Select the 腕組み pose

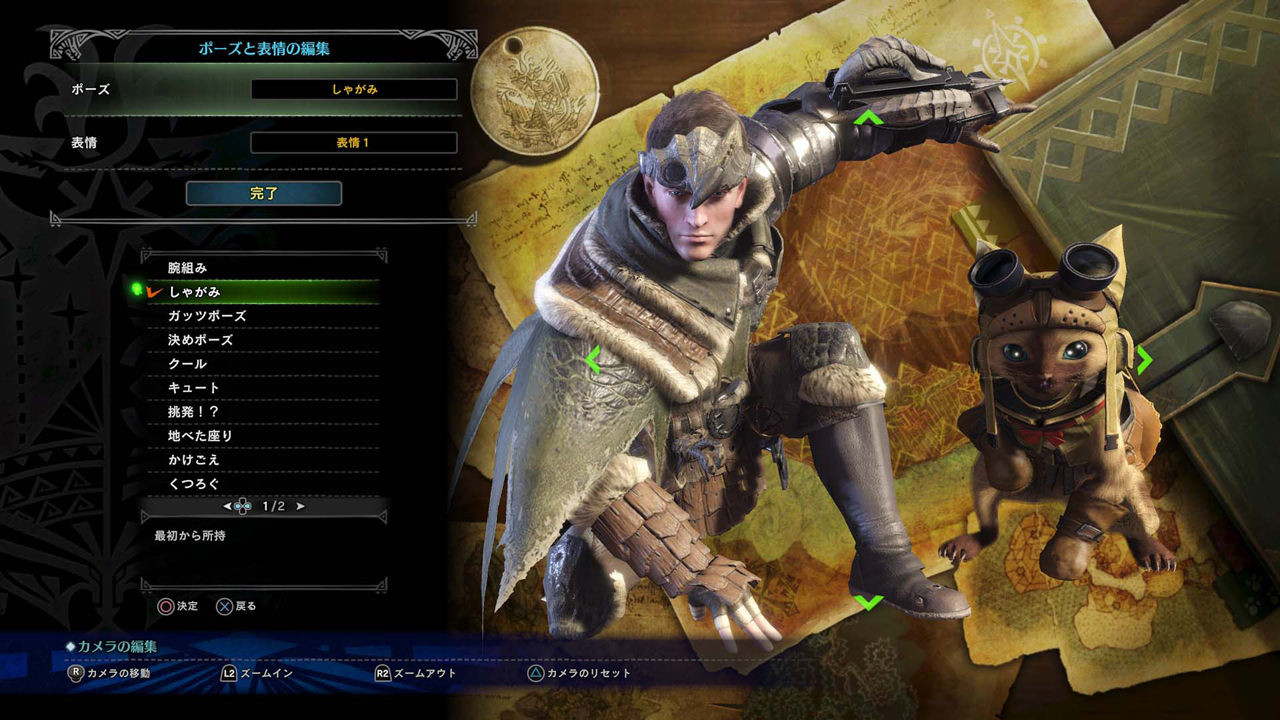(262, 268)
